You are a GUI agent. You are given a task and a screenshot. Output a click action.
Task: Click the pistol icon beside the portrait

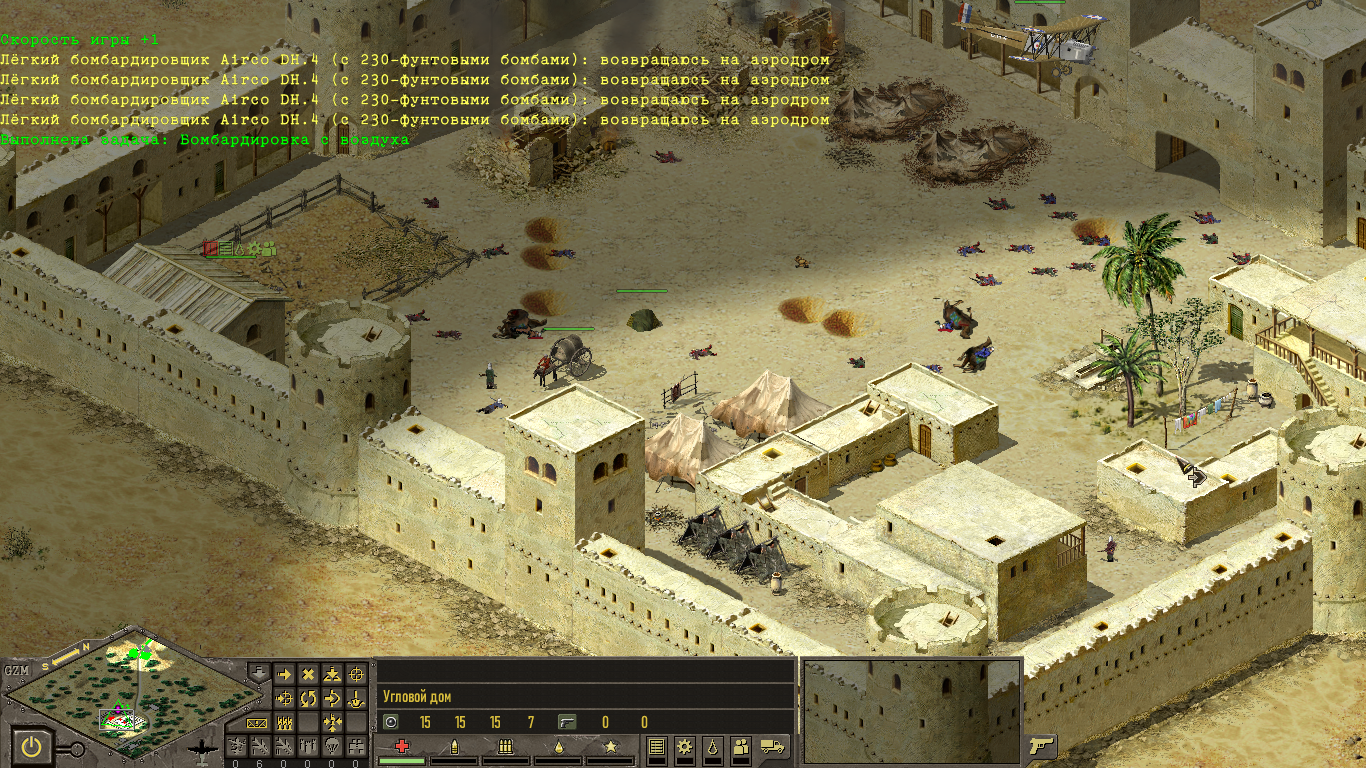tap(1042, 745)
